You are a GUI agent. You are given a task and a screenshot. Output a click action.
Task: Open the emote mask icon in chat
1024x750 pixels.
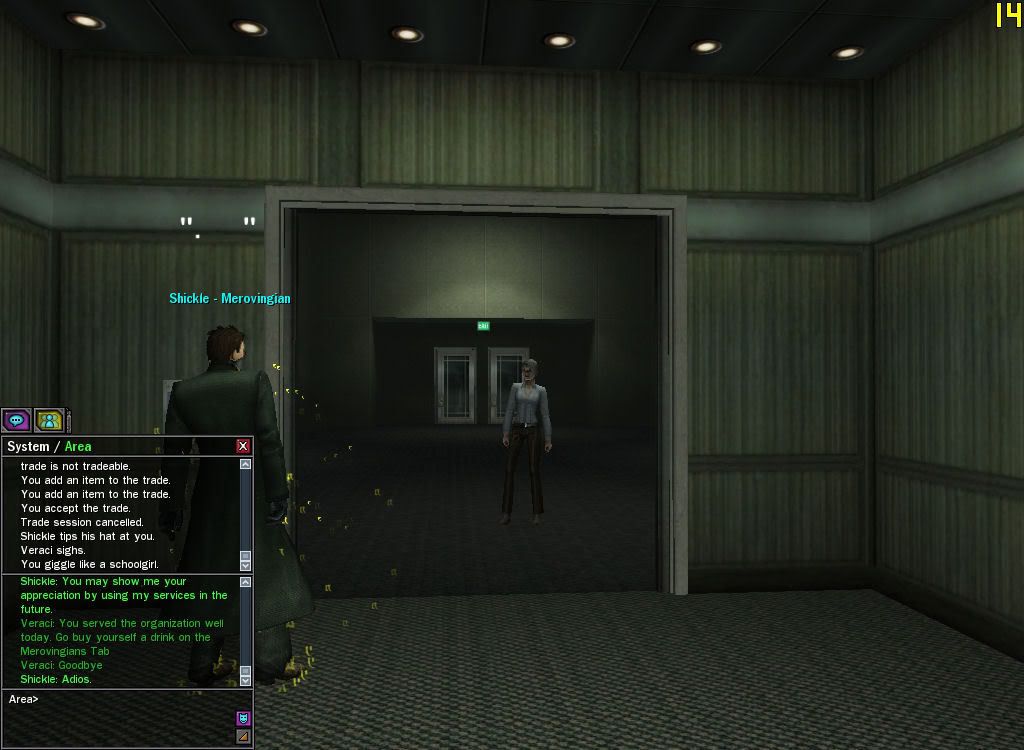pyautogui.click(x=243, y=718)
